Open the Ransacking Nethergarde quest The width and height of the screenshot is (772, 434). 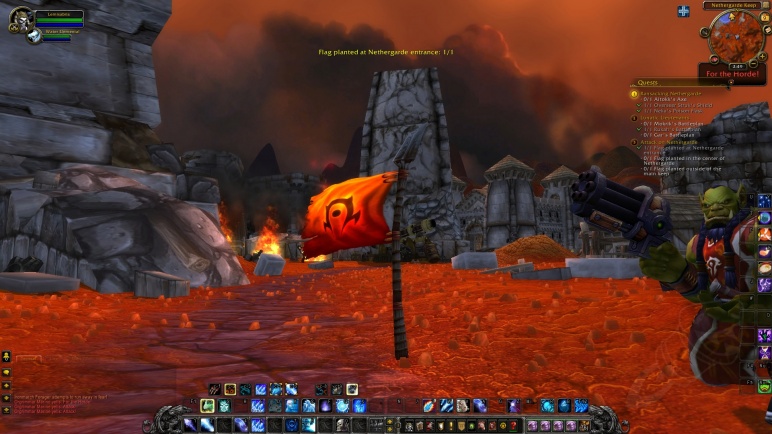coord(672,93)
